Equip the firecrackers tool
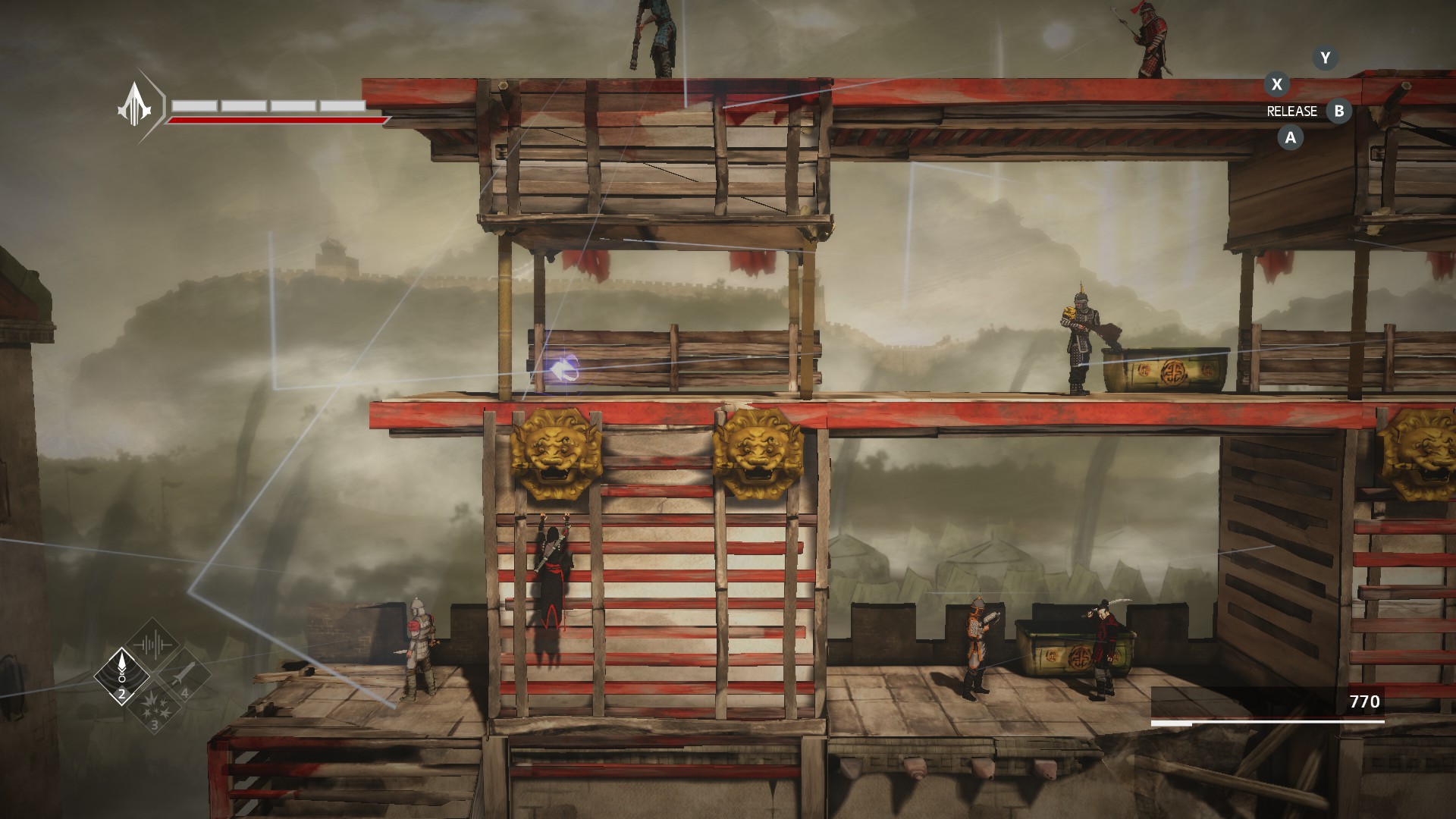 click(154, 707)
